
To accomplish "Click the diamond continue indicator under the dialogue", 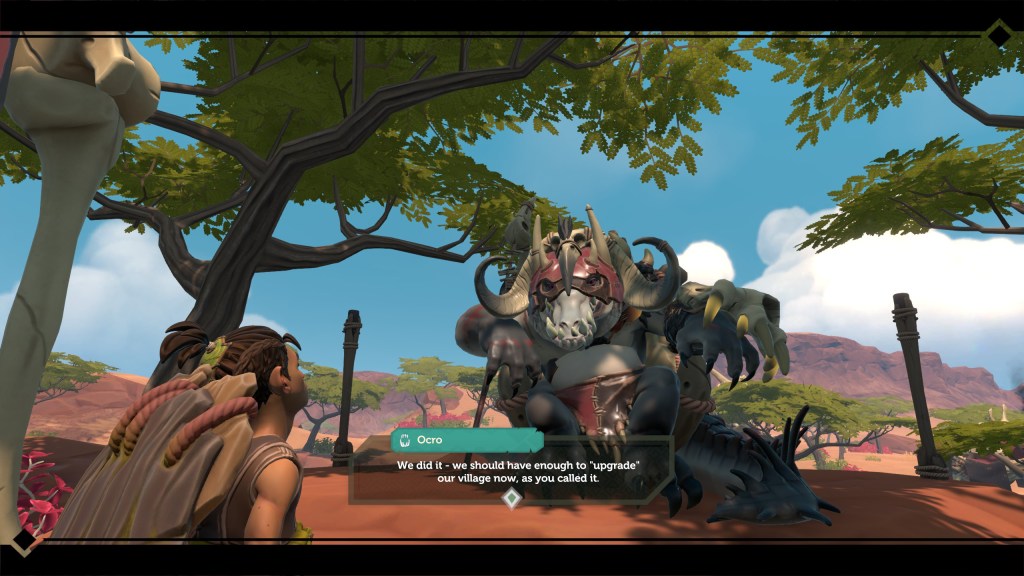I will [x=512, y=497].
